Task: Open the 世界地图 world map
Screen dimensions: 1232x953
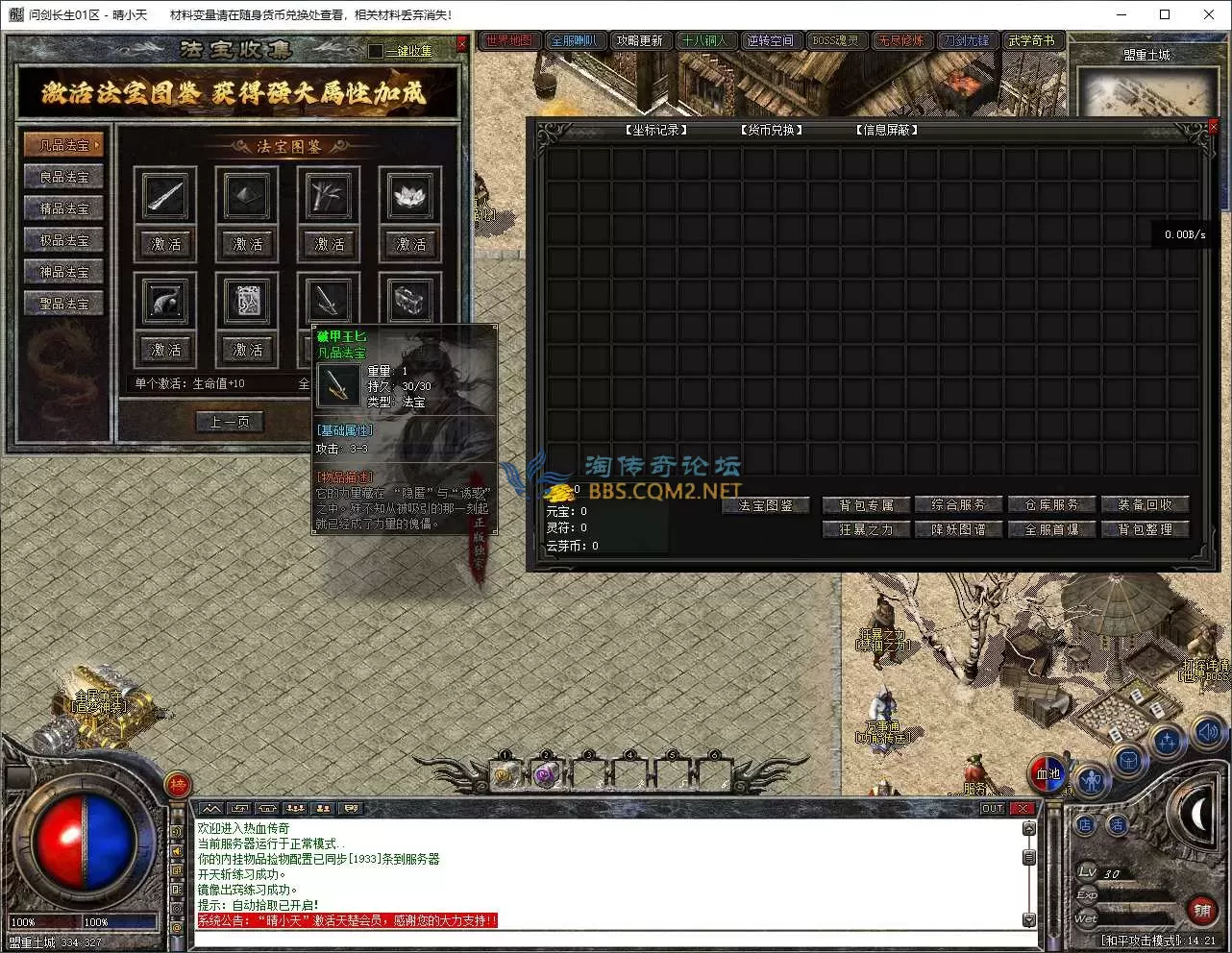Action: pyautogui.click(x=508, y=40)
